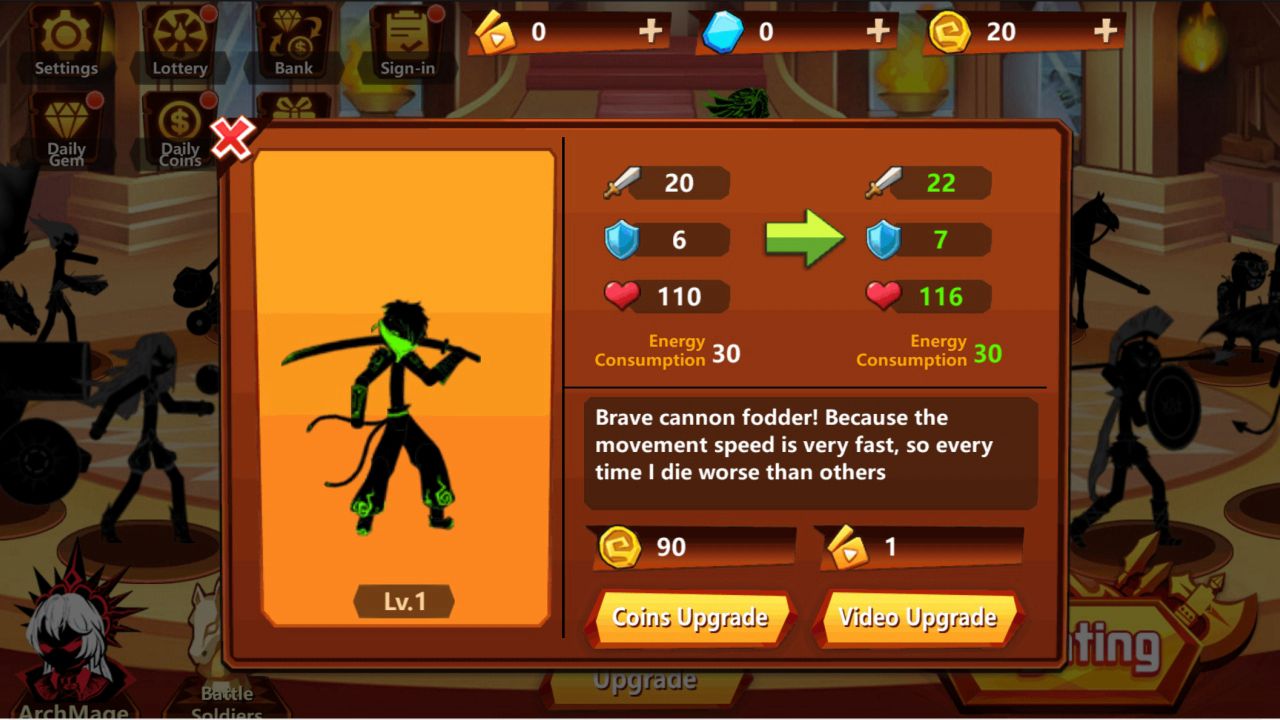Click the plus next to the gem counter
Viewport: 1280px width, 720px height.
878,31
